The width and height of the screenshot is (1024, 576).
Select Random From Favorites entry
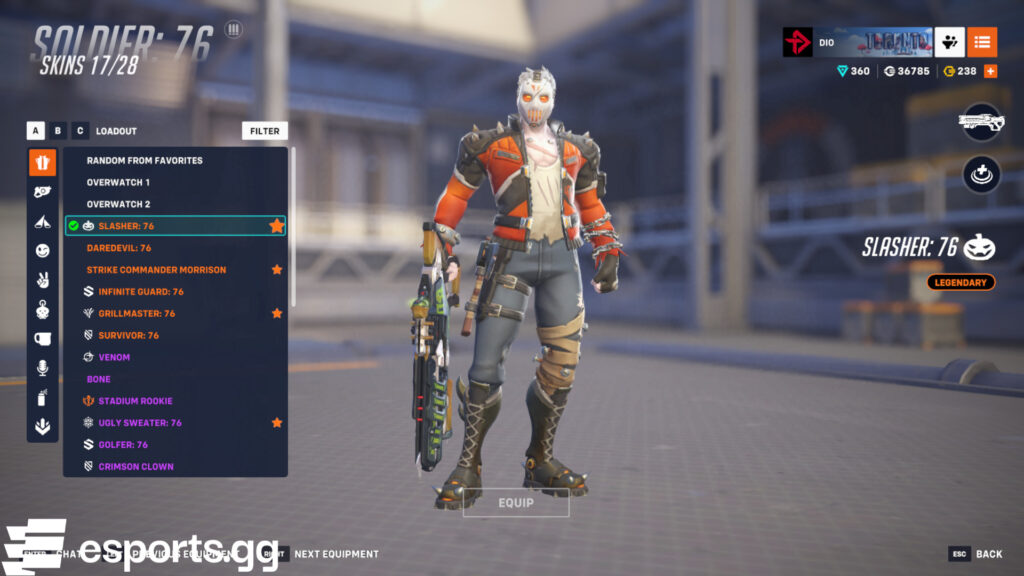144,160
